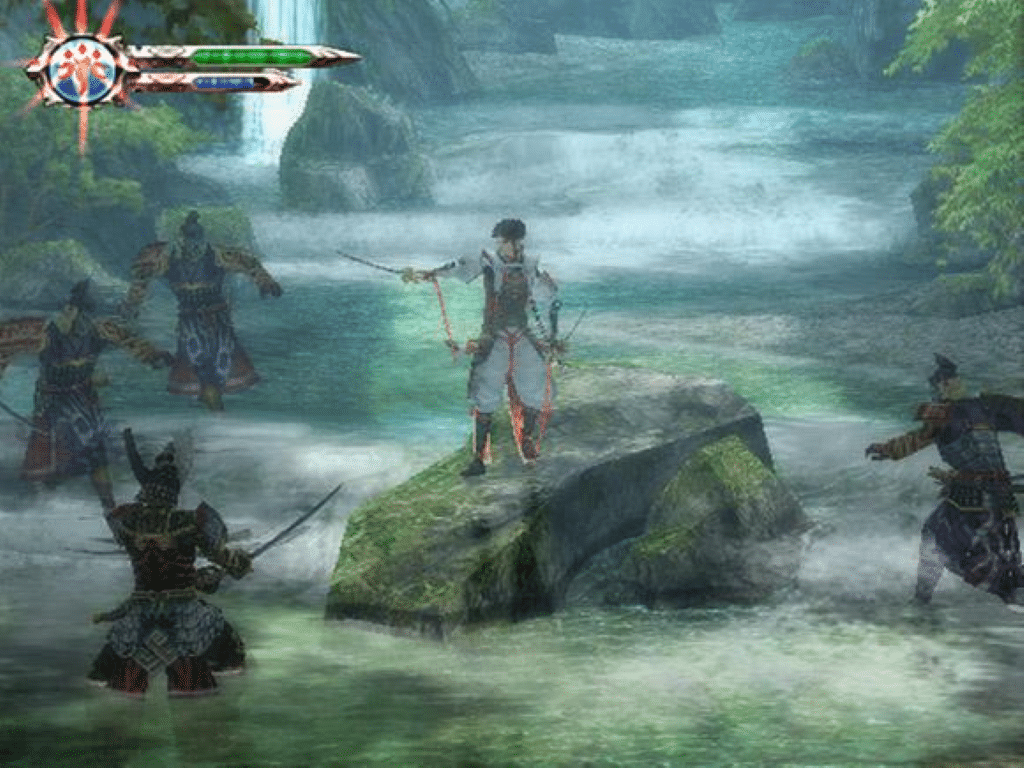
Task: Click the circular crest emblem beside the health bar
Action: click(82, 70)
